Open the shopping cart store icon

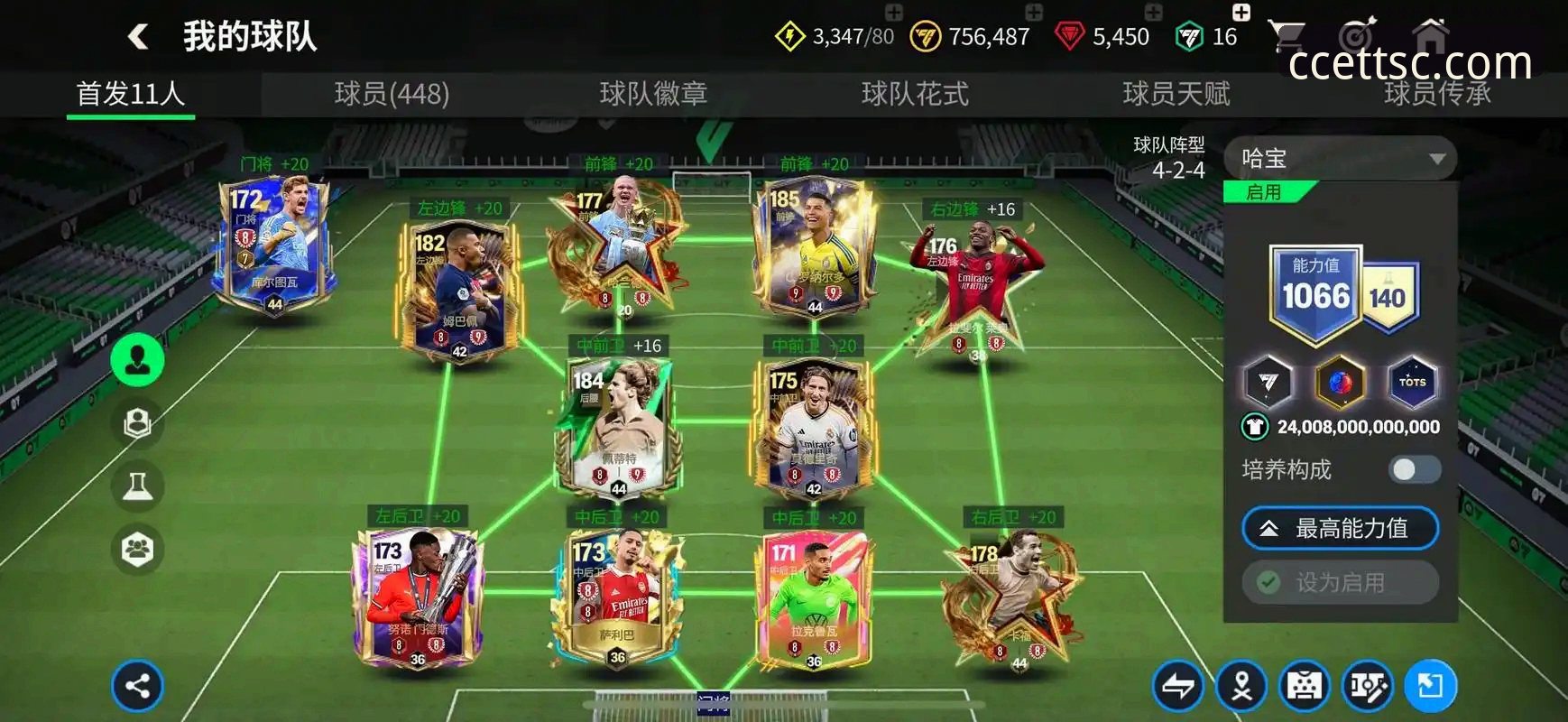pyautogui.click(x=1286, y=36)
